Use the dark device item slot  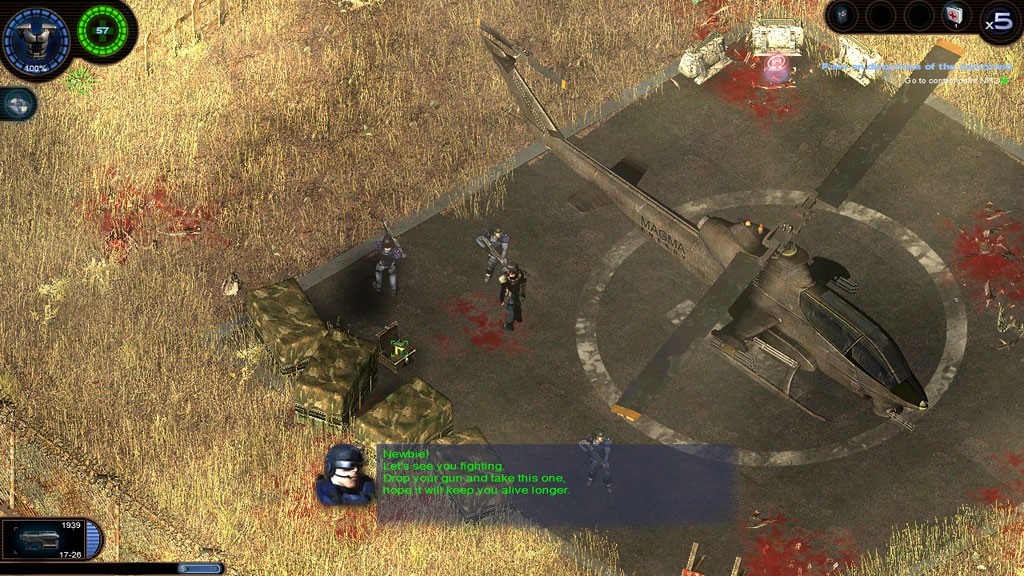tap(843, 15)
